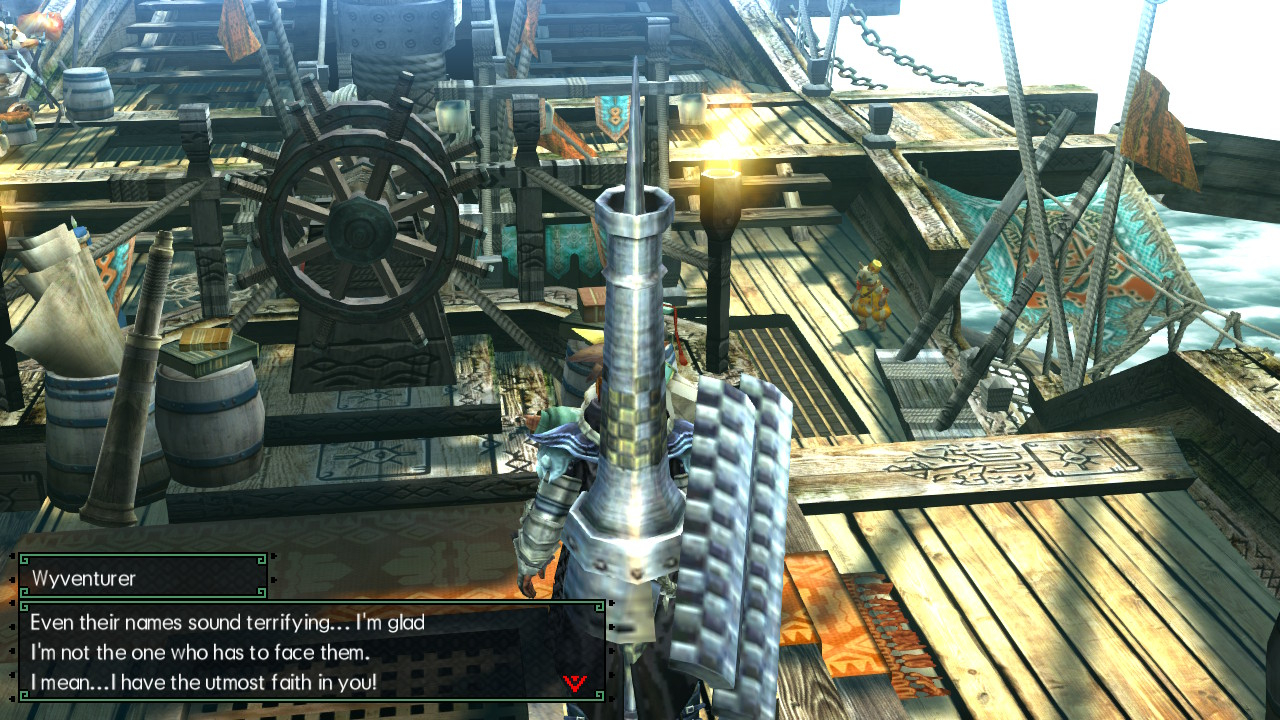Advance the dialogue using the red arrow
The image size is (1280, 720).
[575, 683]
